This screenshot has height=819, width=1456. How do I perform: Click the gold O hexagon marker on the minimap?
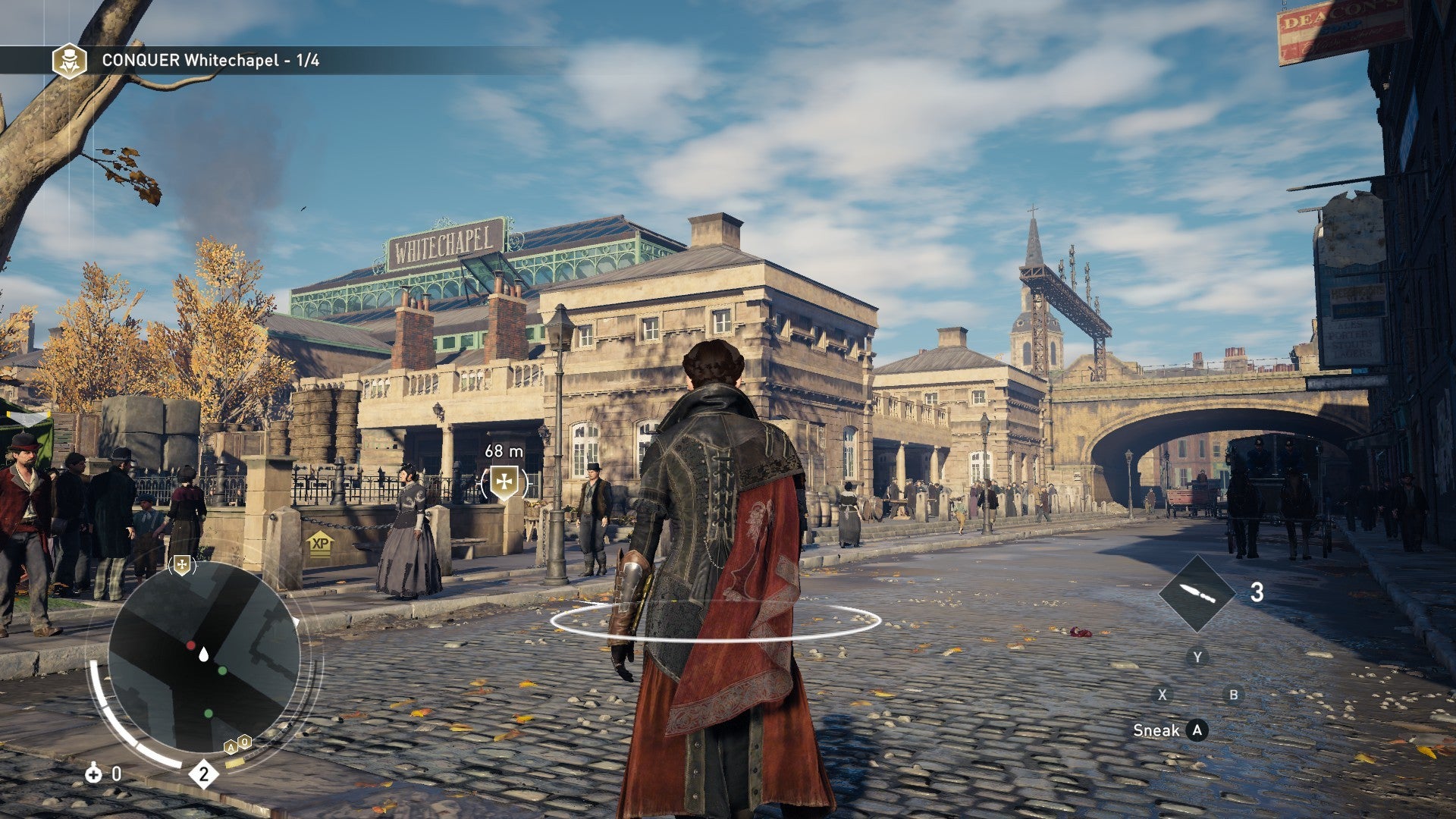(244, 742)
